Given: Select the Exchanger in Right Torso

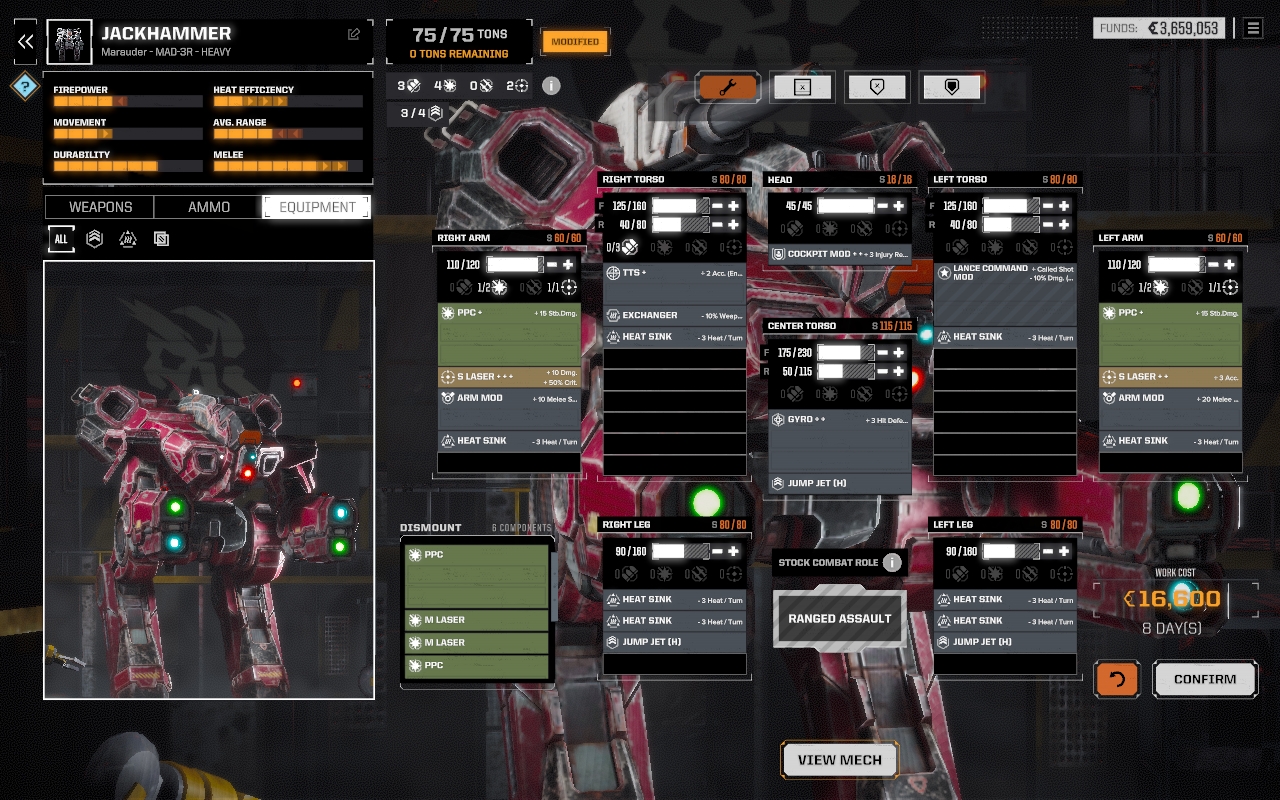Looking at the screenshot, I should click(675, 315).
